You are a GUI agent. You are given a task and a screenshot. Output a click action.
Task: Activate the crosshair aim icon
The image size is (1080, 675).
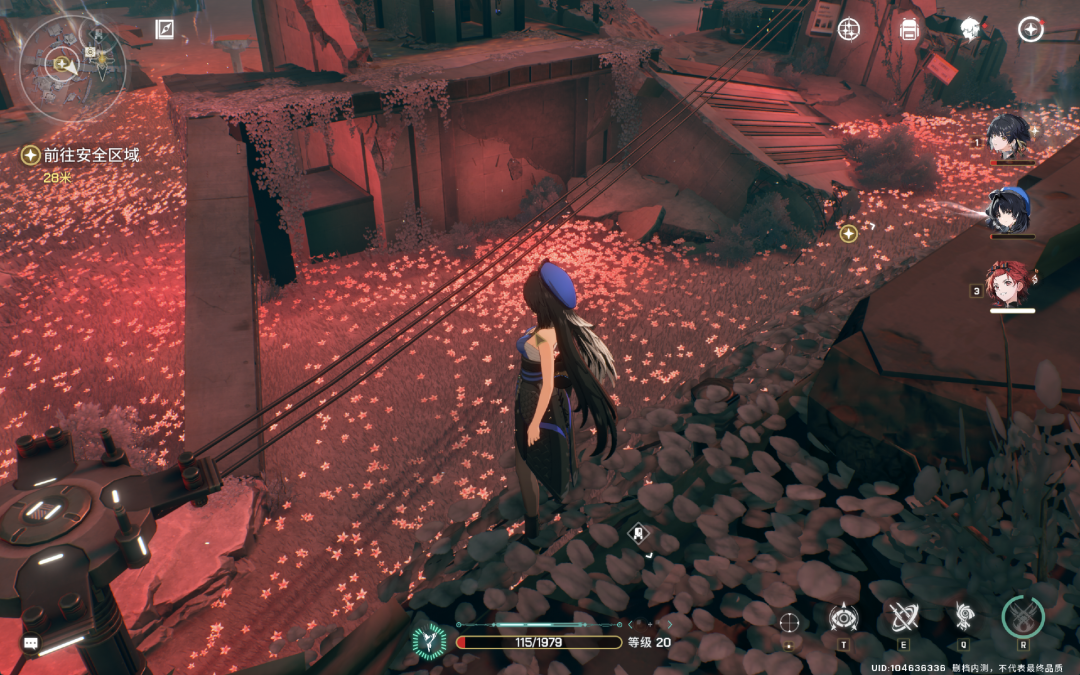(789, 622)
